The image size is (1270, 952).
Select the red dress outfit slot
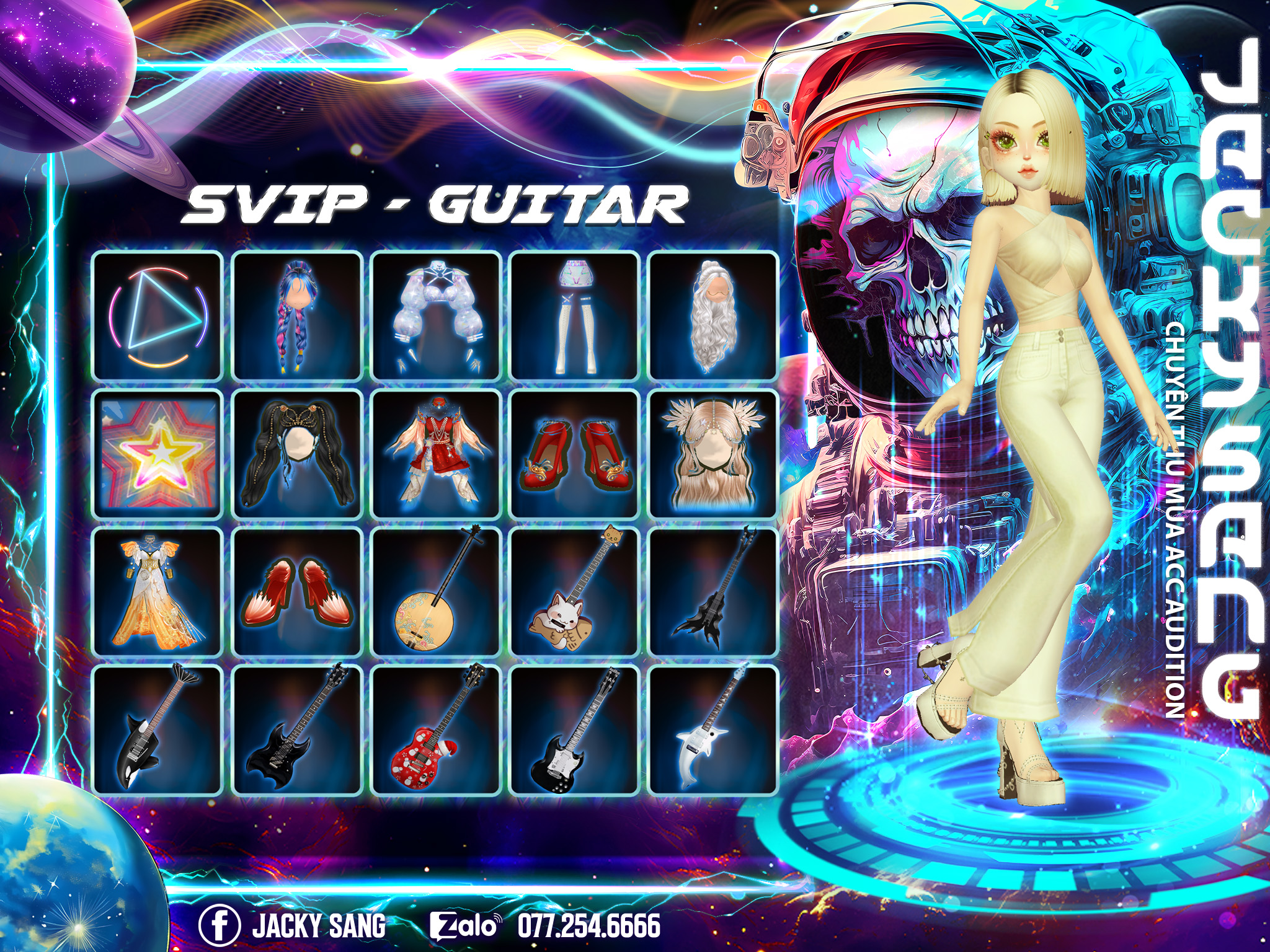(x=436, y=454)
